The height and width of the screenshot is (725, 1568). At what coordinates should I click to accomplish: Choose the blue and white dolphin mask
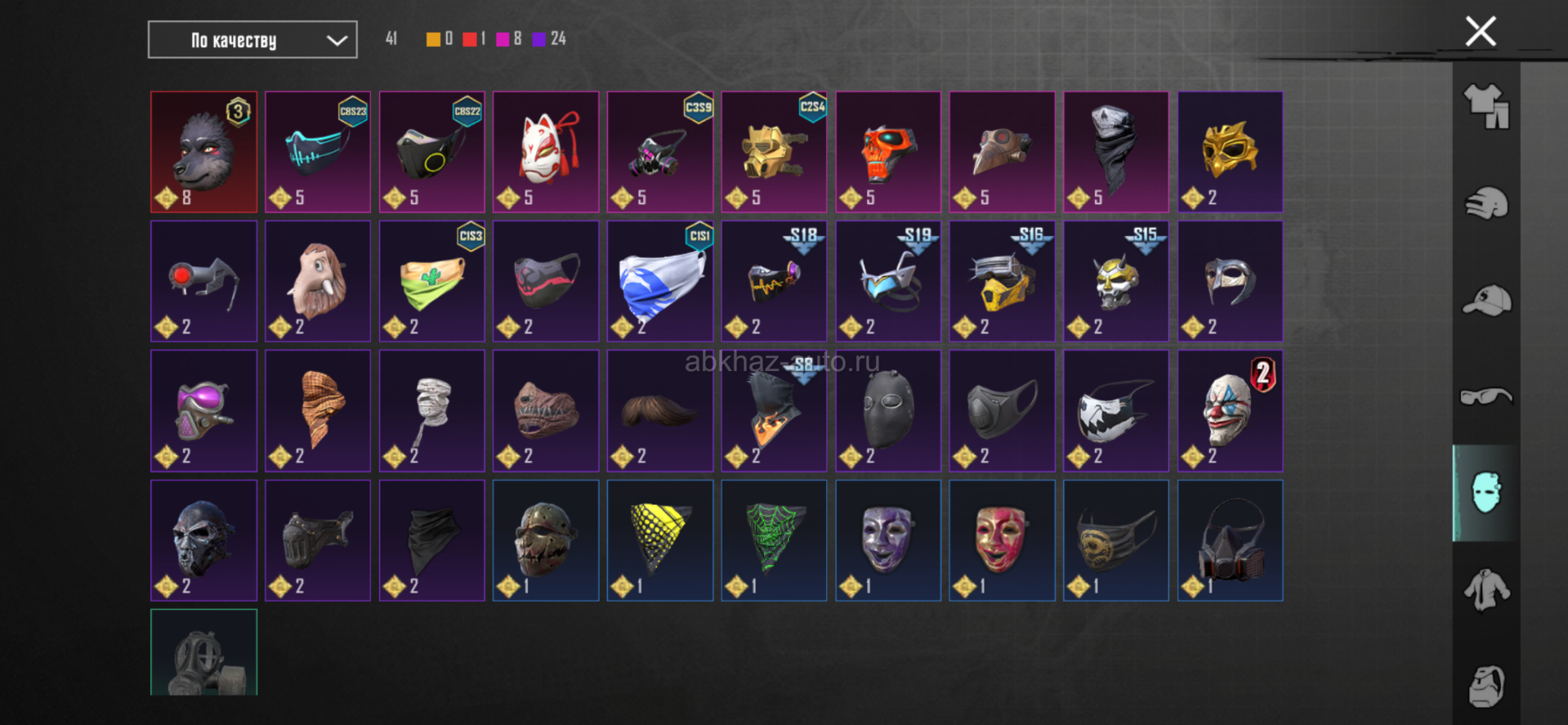[x=659, y=281]
